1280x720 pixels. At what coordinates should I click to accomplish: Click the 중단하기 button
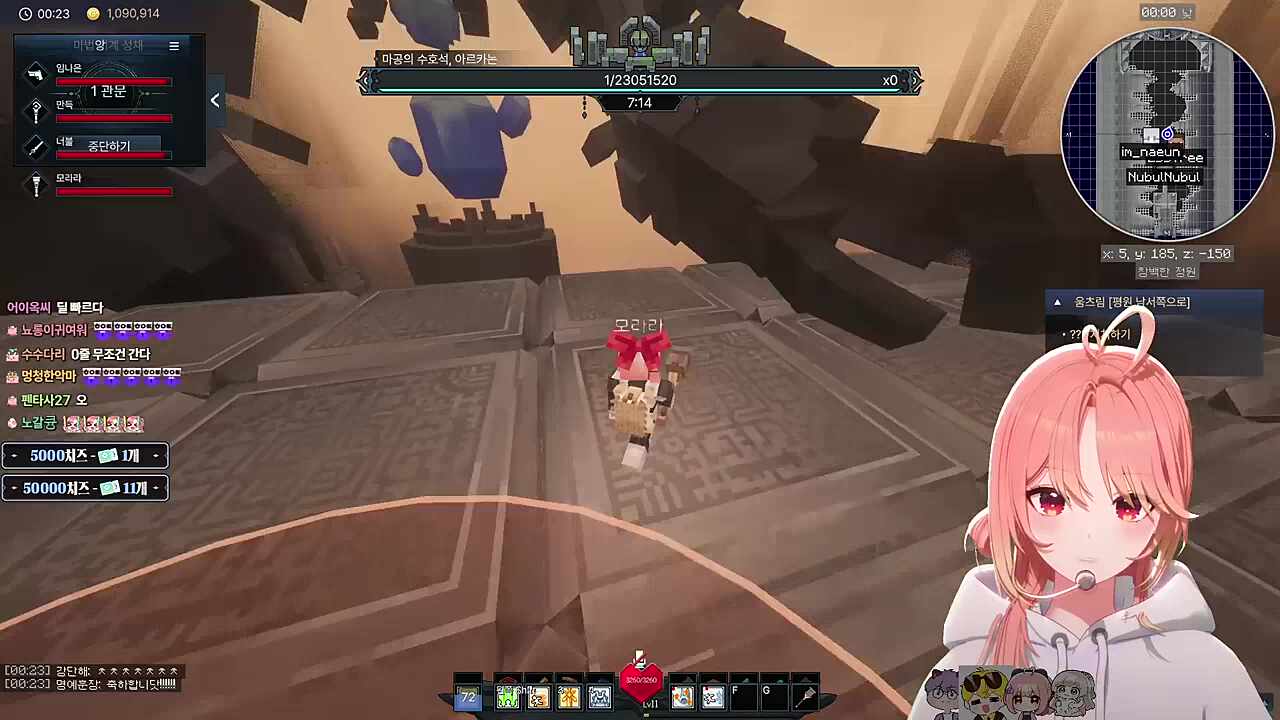[109, 146]
